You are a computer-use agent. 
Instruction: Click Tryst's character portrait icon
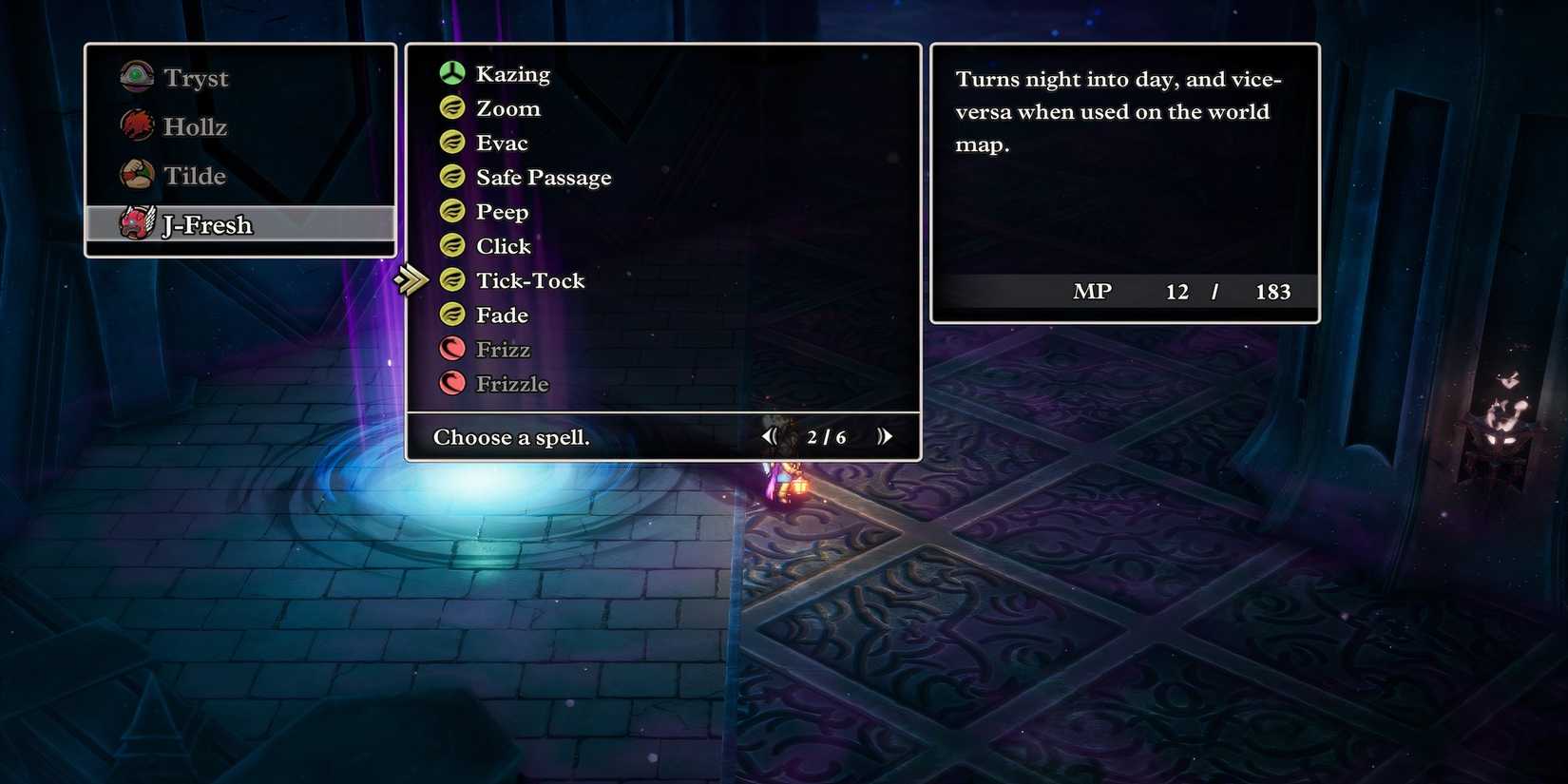coord(136,76)
